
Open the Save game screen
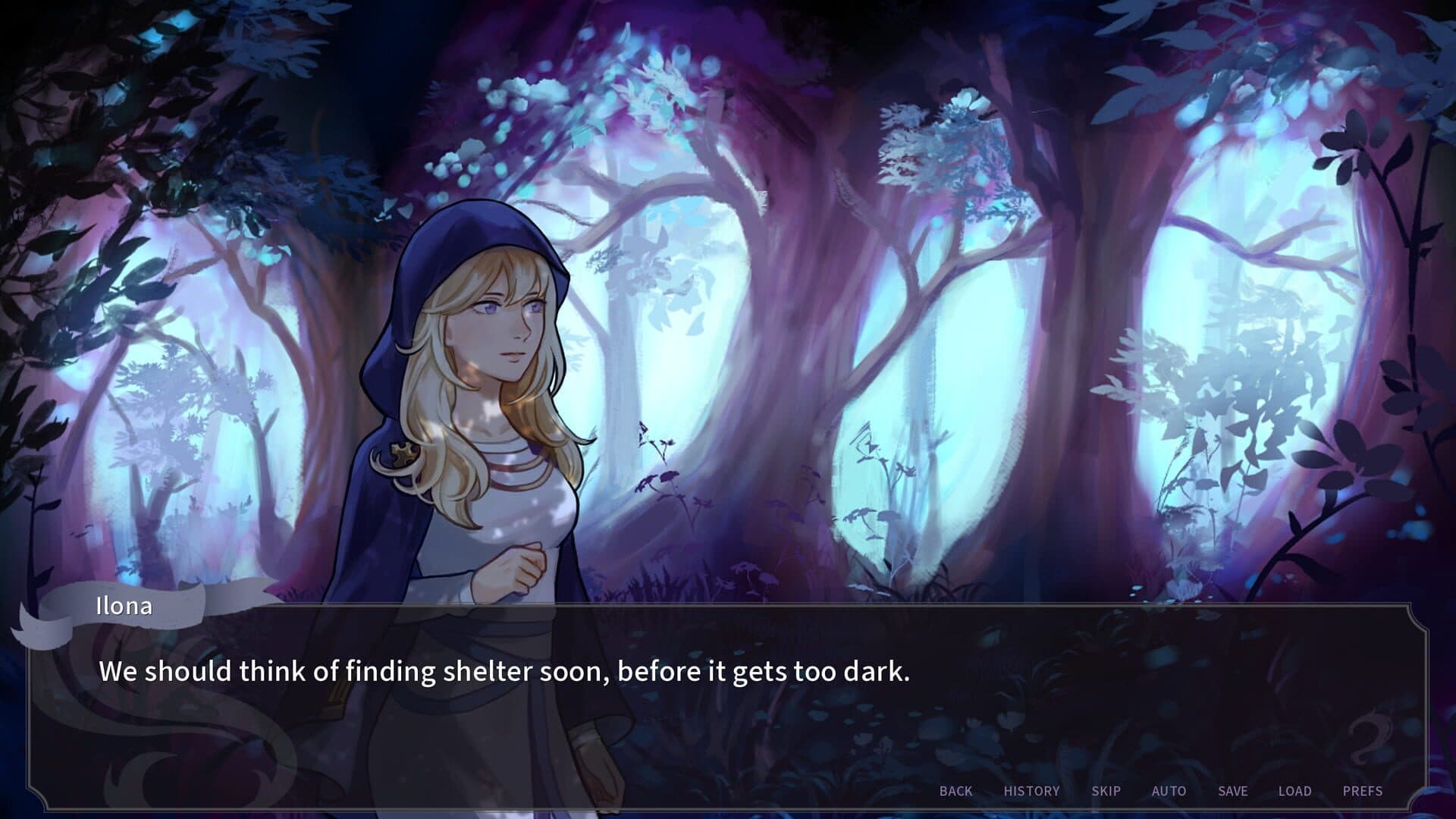[x=1232, y=791]
